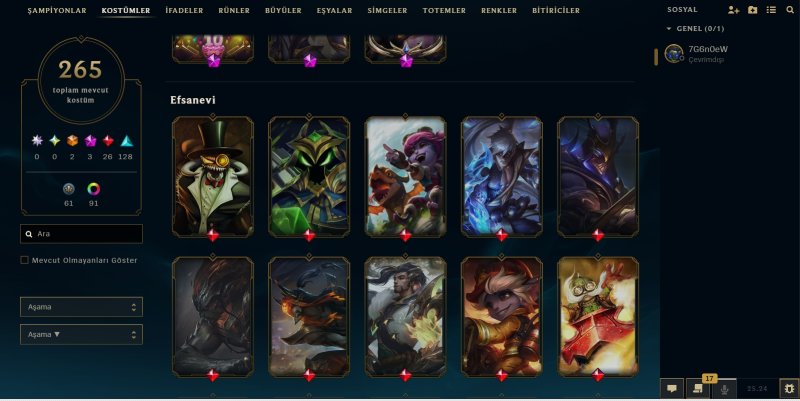800x401 pixels.
Task: Select the top-hat Veigar skin card
Action: pyautogui.click(x=212, y=177)
